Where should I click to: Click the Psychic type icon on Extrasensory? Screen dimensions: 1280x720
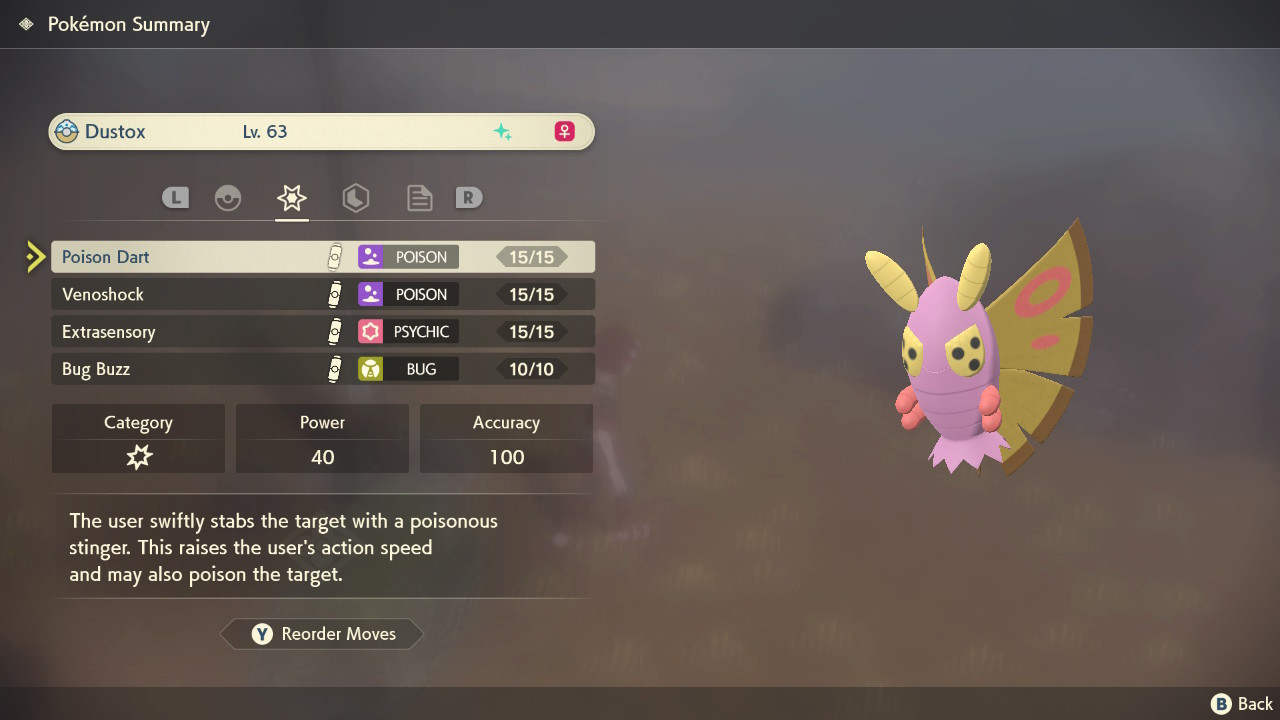point(371,331)
